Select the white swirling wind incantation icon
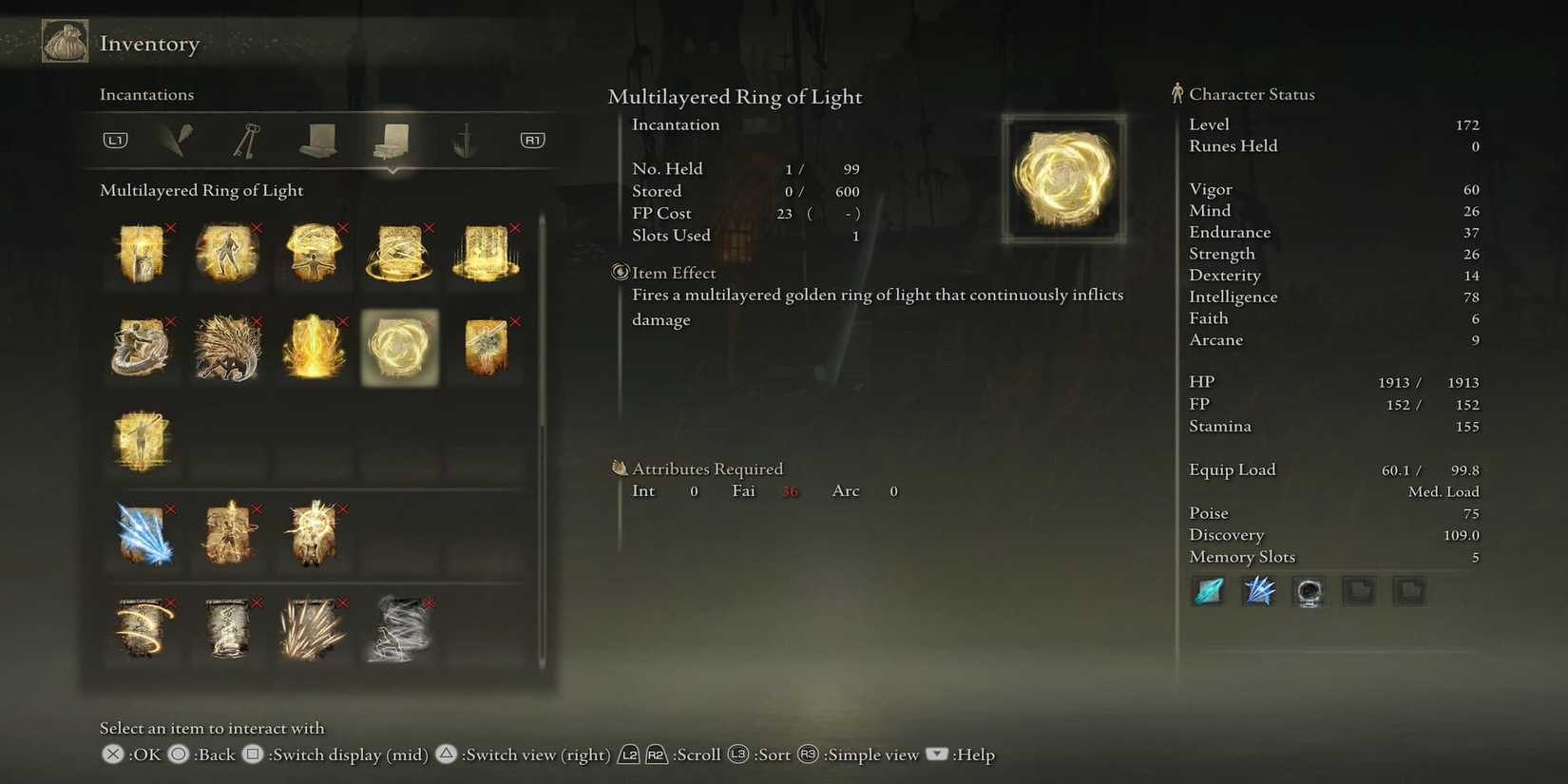Screen dimensions: 1568x784 (x=399, y=629)
